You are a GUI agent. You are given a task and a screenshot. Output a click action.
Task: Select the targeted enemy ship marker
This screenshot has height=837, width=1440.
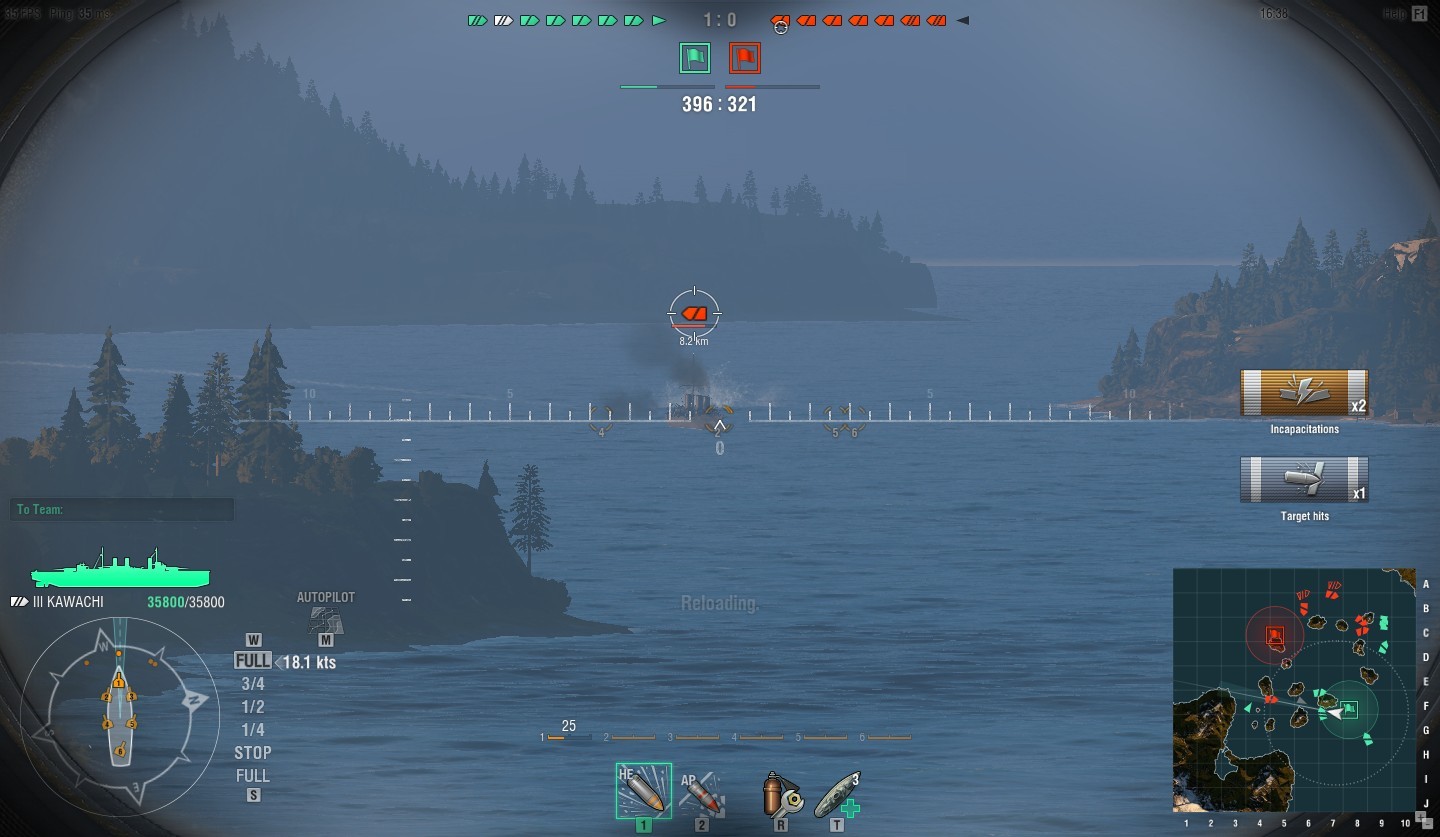coord(694,313)
